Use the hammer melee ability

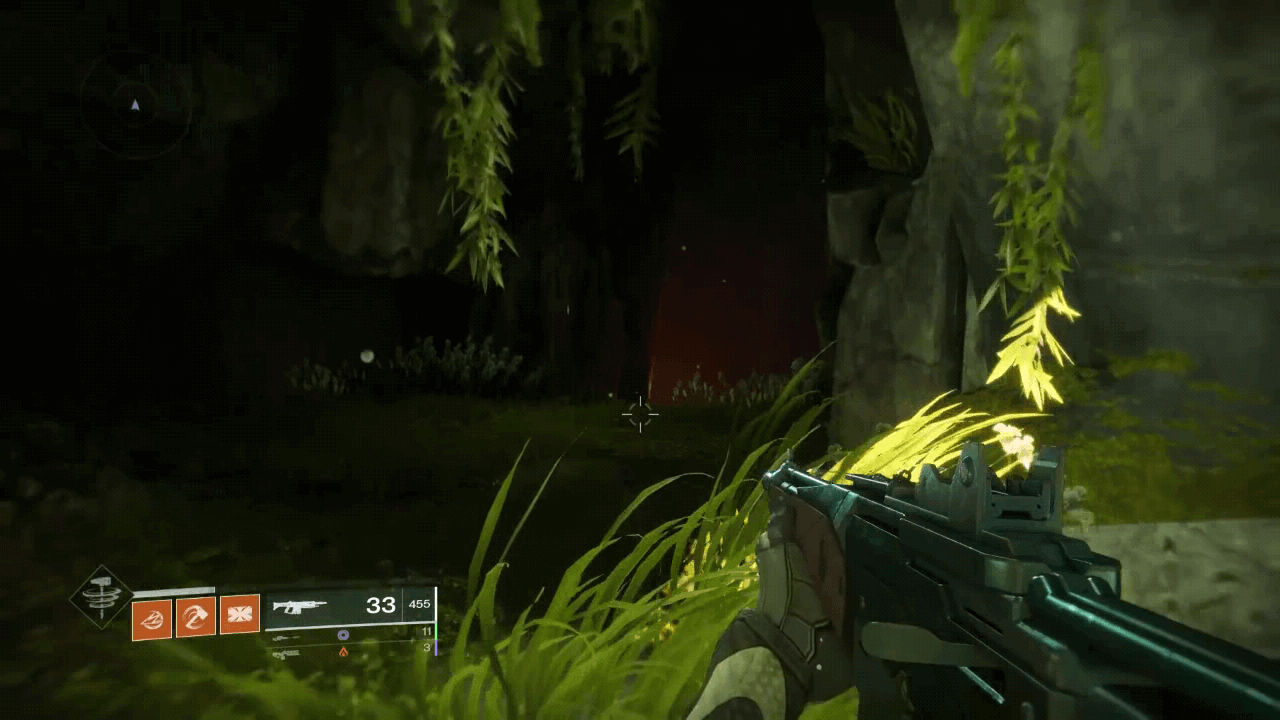coord(196,616)
